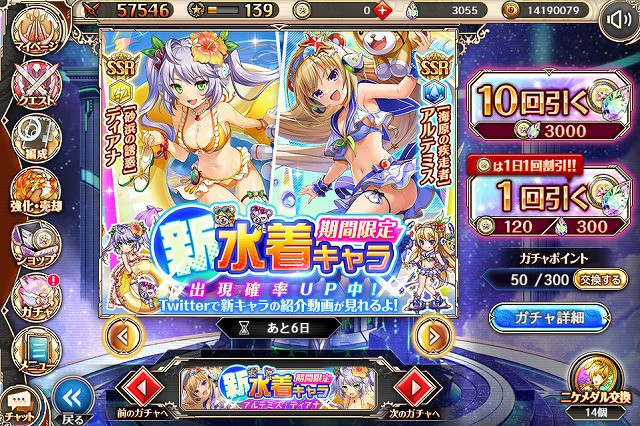Viewport: 640px width, 426px height.
Task: Switch to next gacha with 次のガチャへ
Action: coord(410,389)
